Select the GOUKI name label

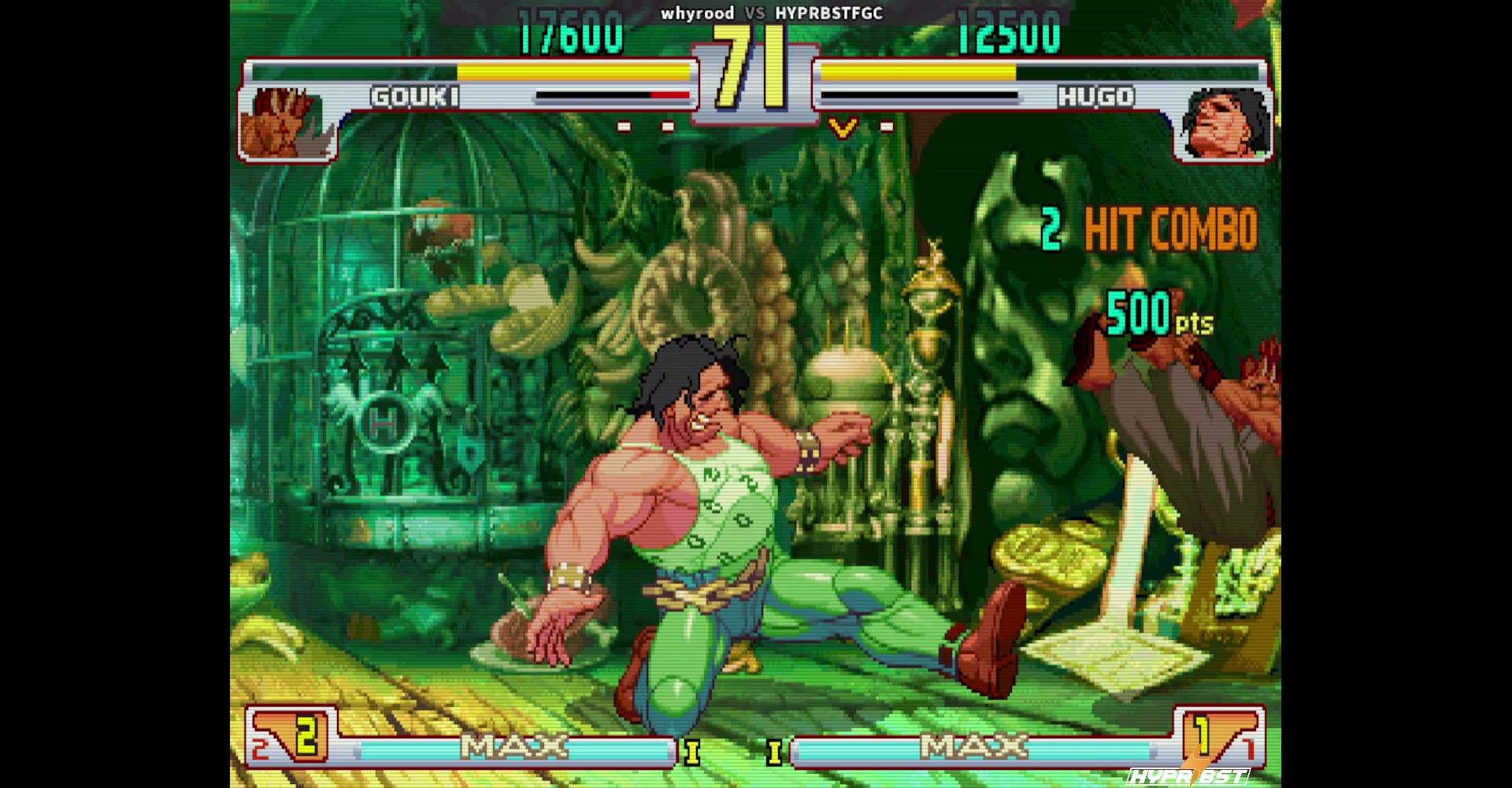tap(413, 98)
